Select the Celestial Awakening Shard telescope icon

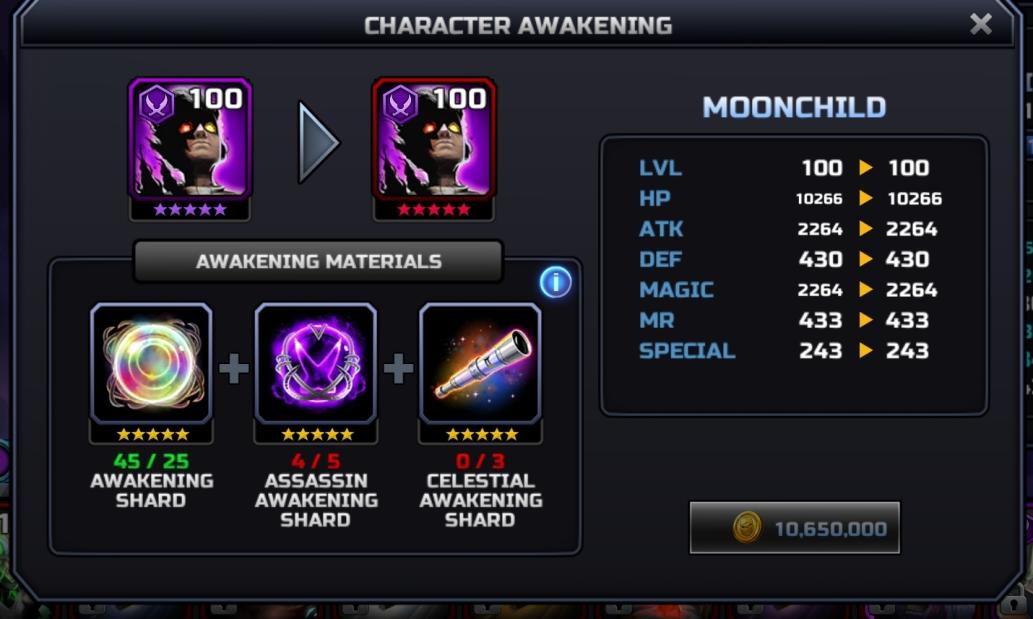click(481, 364)
